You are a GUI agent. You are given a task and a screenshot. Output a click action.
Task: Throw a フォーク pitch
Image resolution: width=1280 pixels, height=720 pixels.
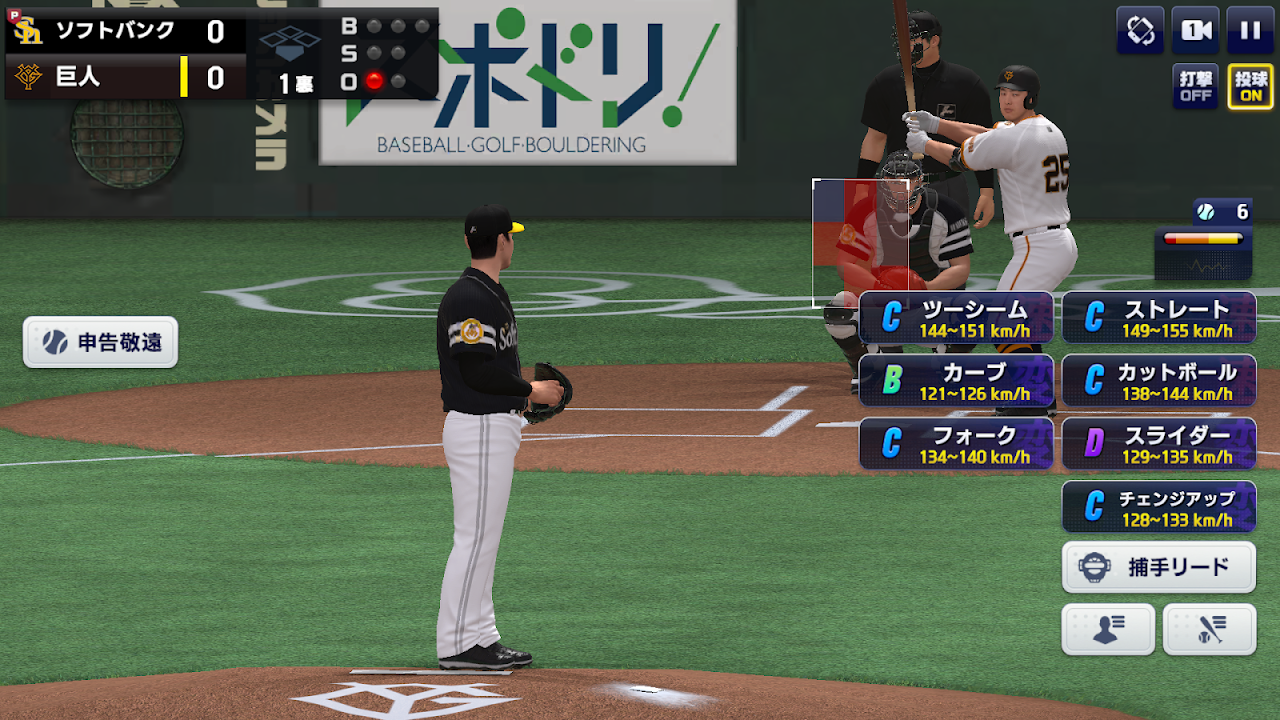click(x=955, y=444)
